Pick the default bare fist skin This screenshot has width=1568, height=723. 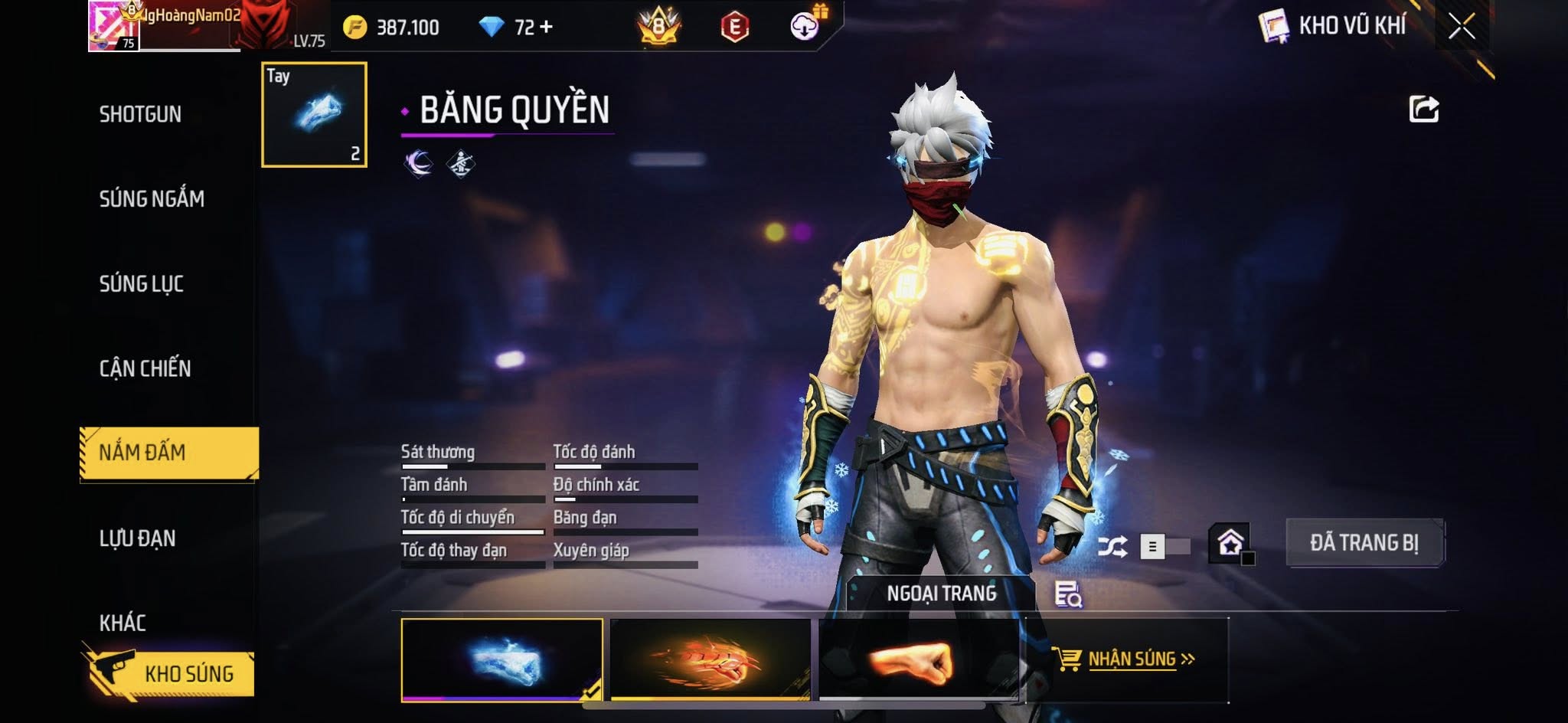pos(918,659)
